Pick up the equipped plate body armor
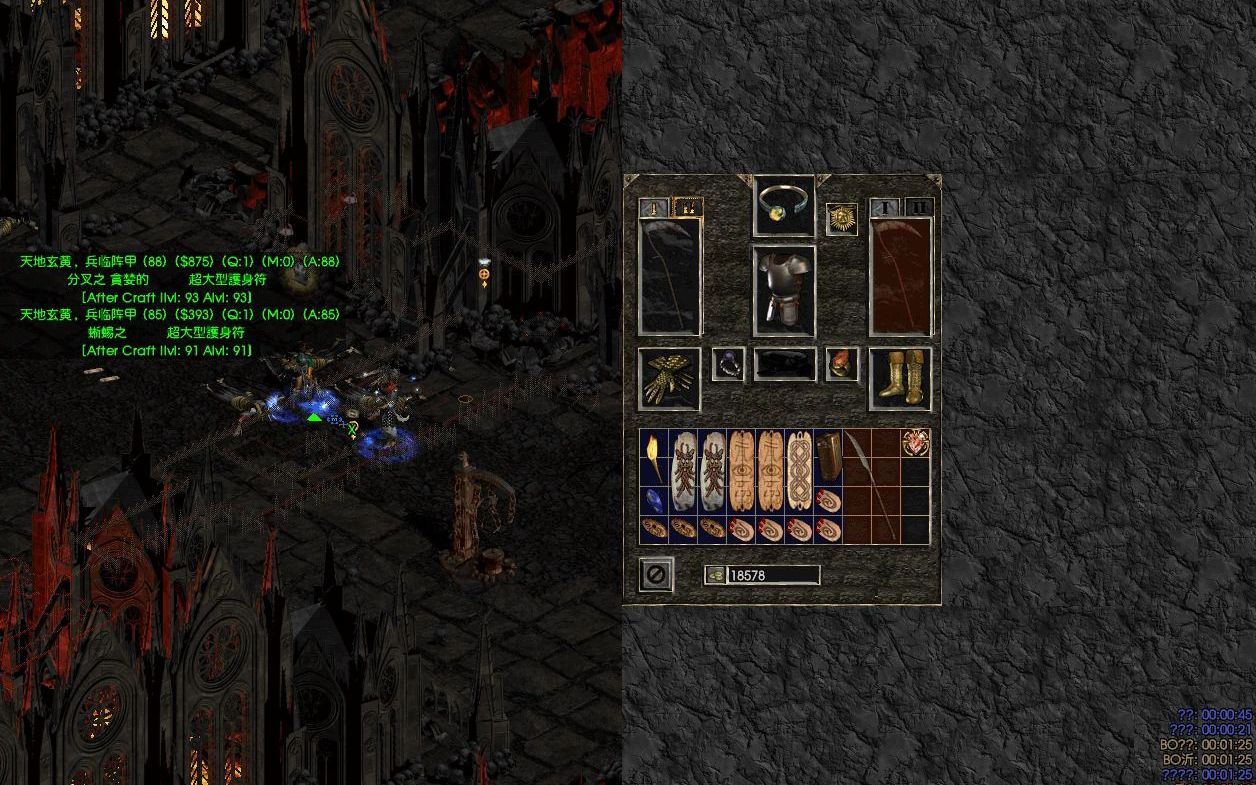 [x=784, y=290]
